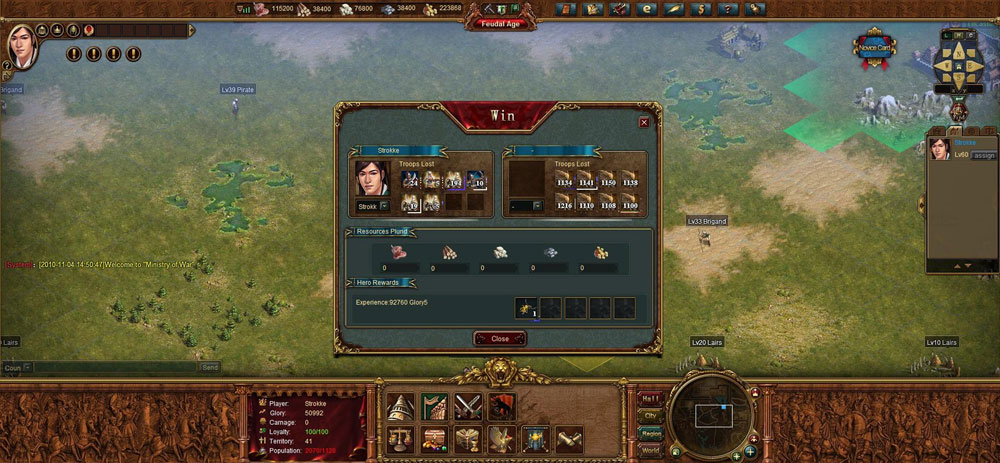Viewport: 1000px width, 463px height.
Task: Switch to the Hall view
Action: (x=649, y=397)
